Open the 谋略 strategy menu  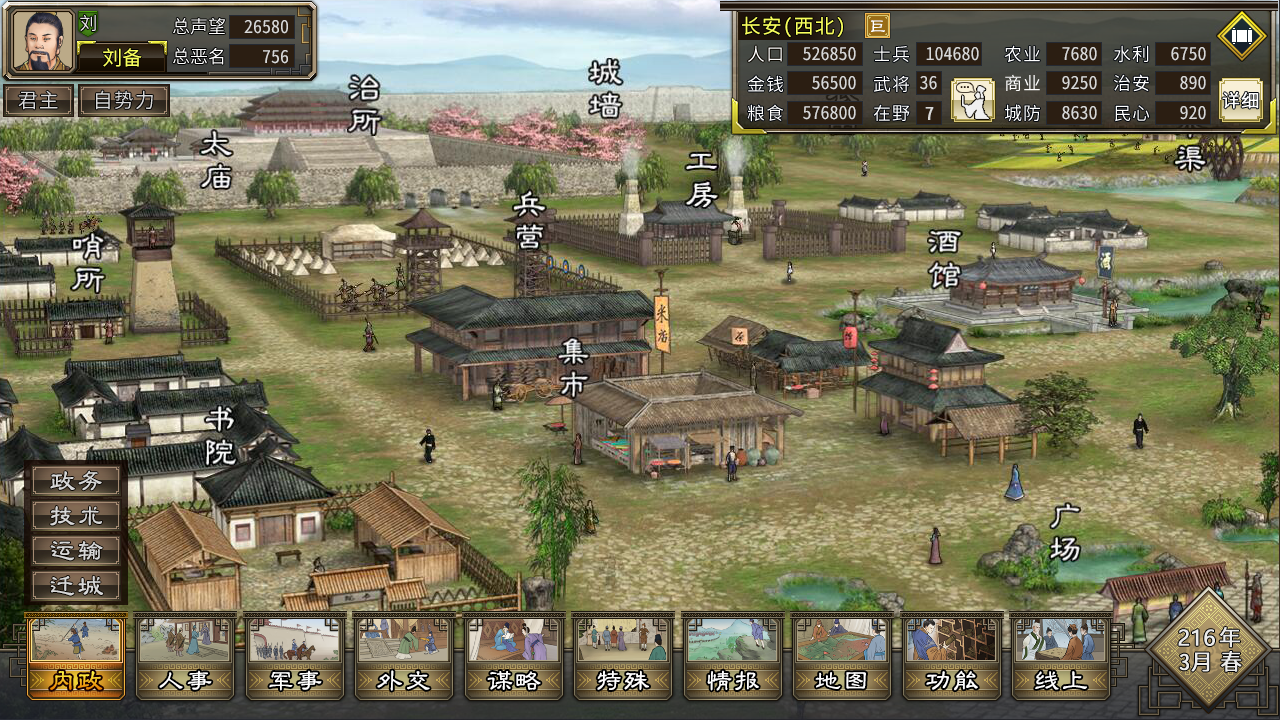click(514, 655)
